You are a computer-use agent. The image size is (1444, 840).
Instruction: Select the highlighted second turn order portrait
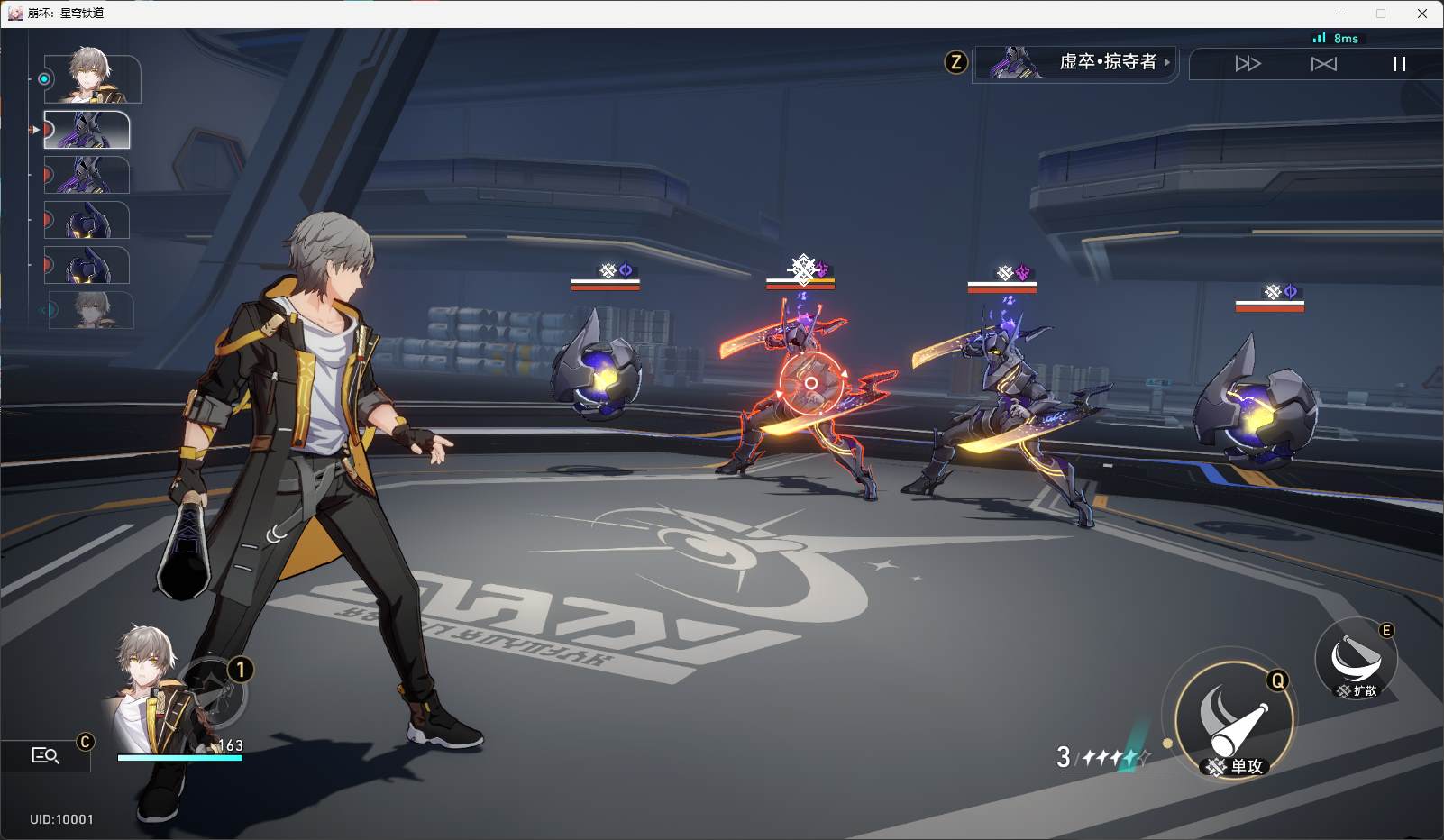(x=87, y=130)
